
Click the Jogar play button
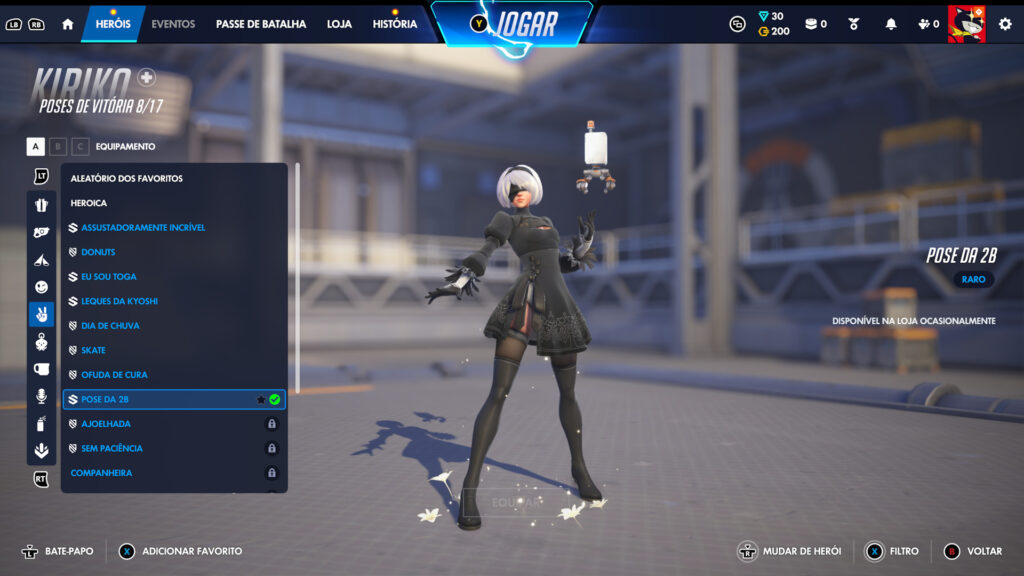[514, 24]
